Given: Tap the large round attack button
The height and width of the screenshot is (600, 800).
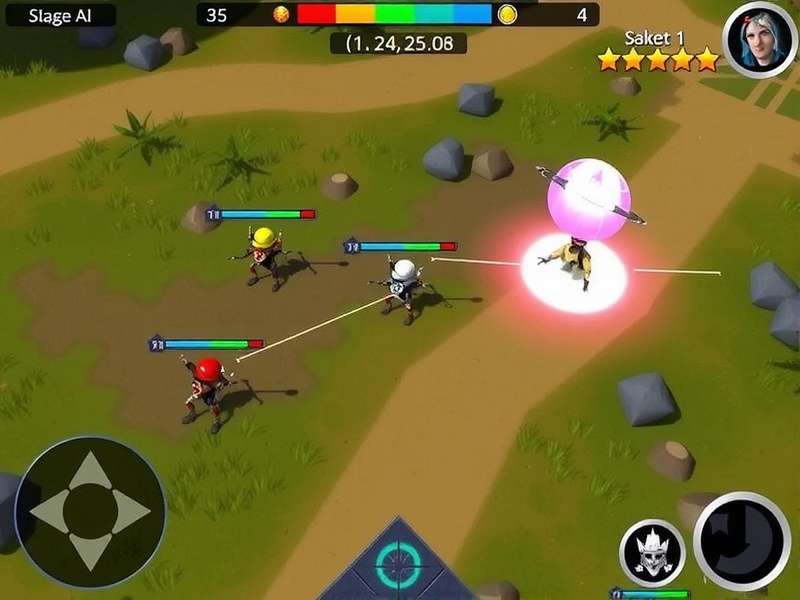Looking at the screenshot, I should click(742, 541).
